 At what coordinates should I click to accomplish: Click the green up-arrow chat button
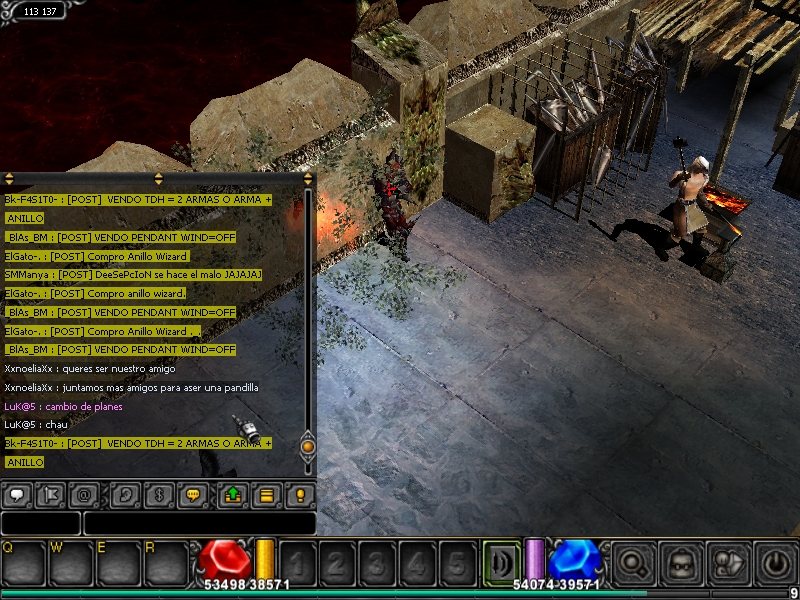[233, 495]
